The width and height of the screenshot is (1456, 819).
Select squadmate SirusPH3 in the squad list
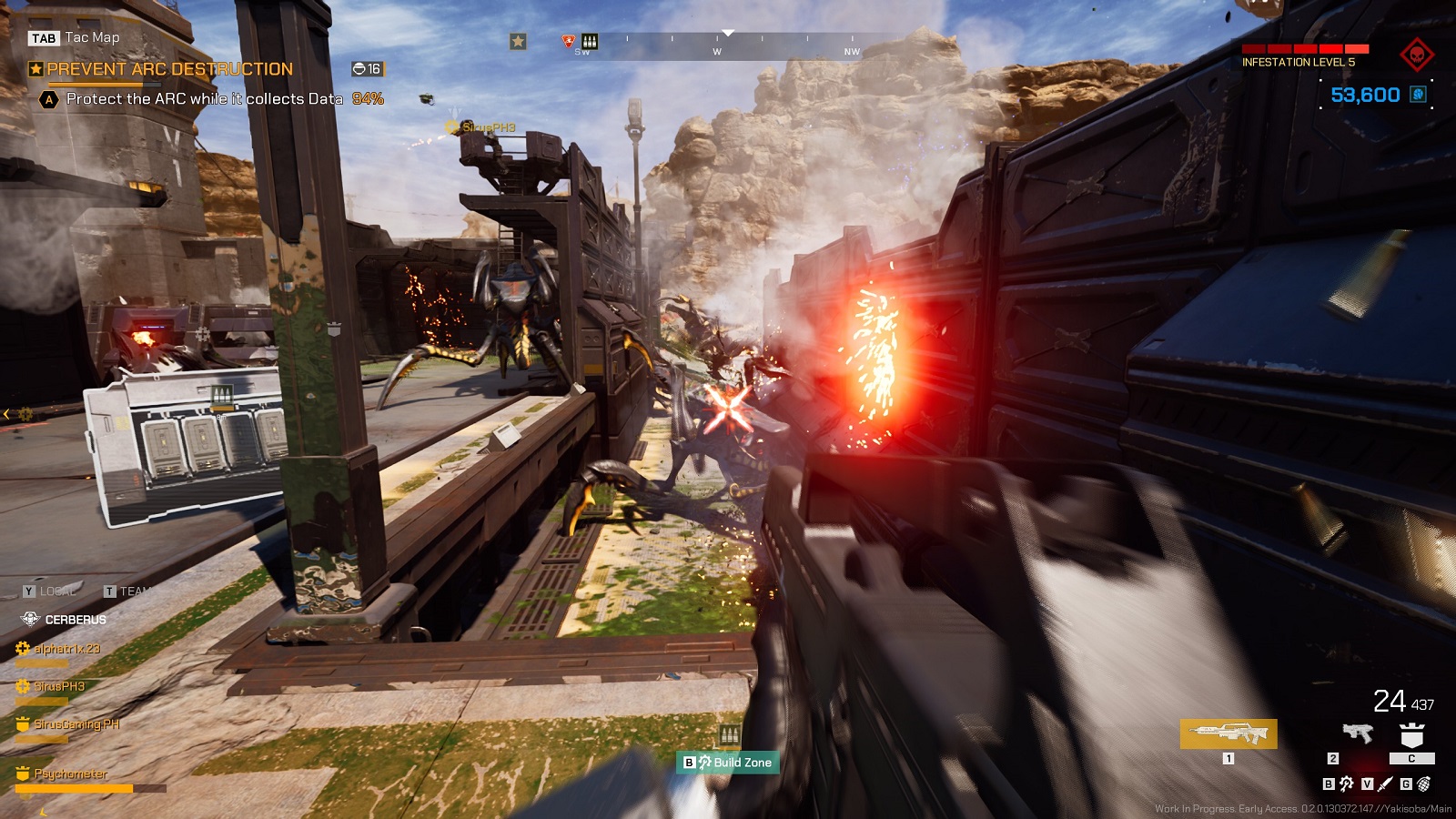[x=59, y=686]
